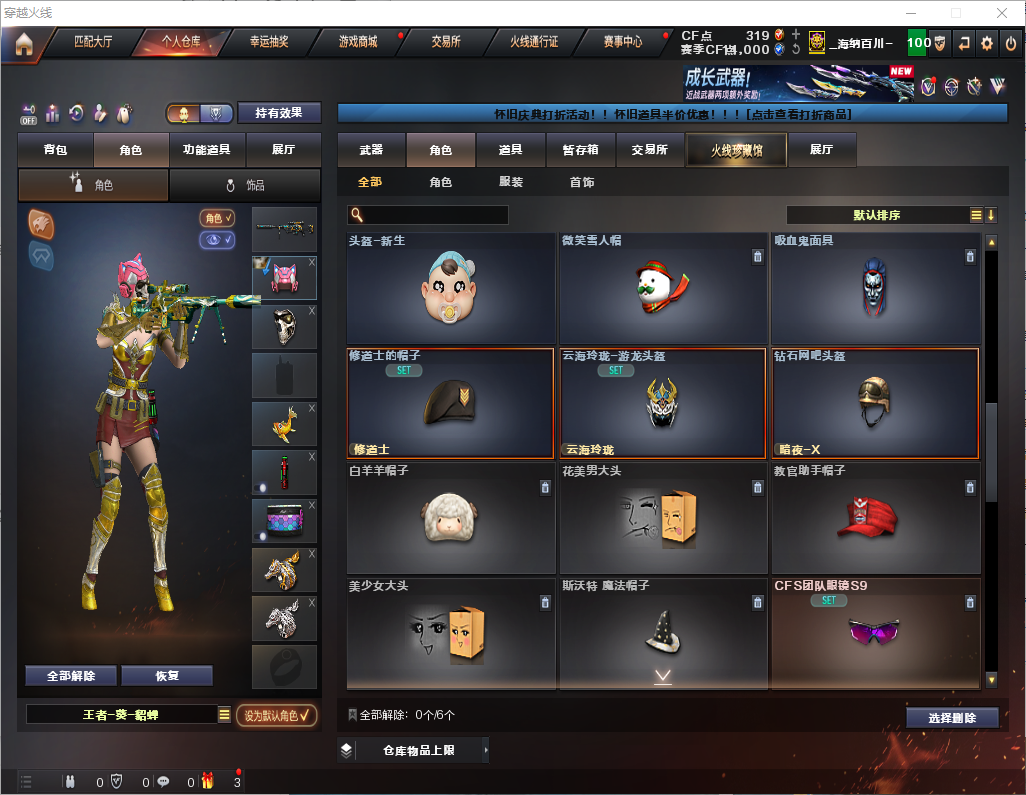1026x795 pixels.
Task: Open the 火线通行证 battle pass
Action: (x=534, y=42)
